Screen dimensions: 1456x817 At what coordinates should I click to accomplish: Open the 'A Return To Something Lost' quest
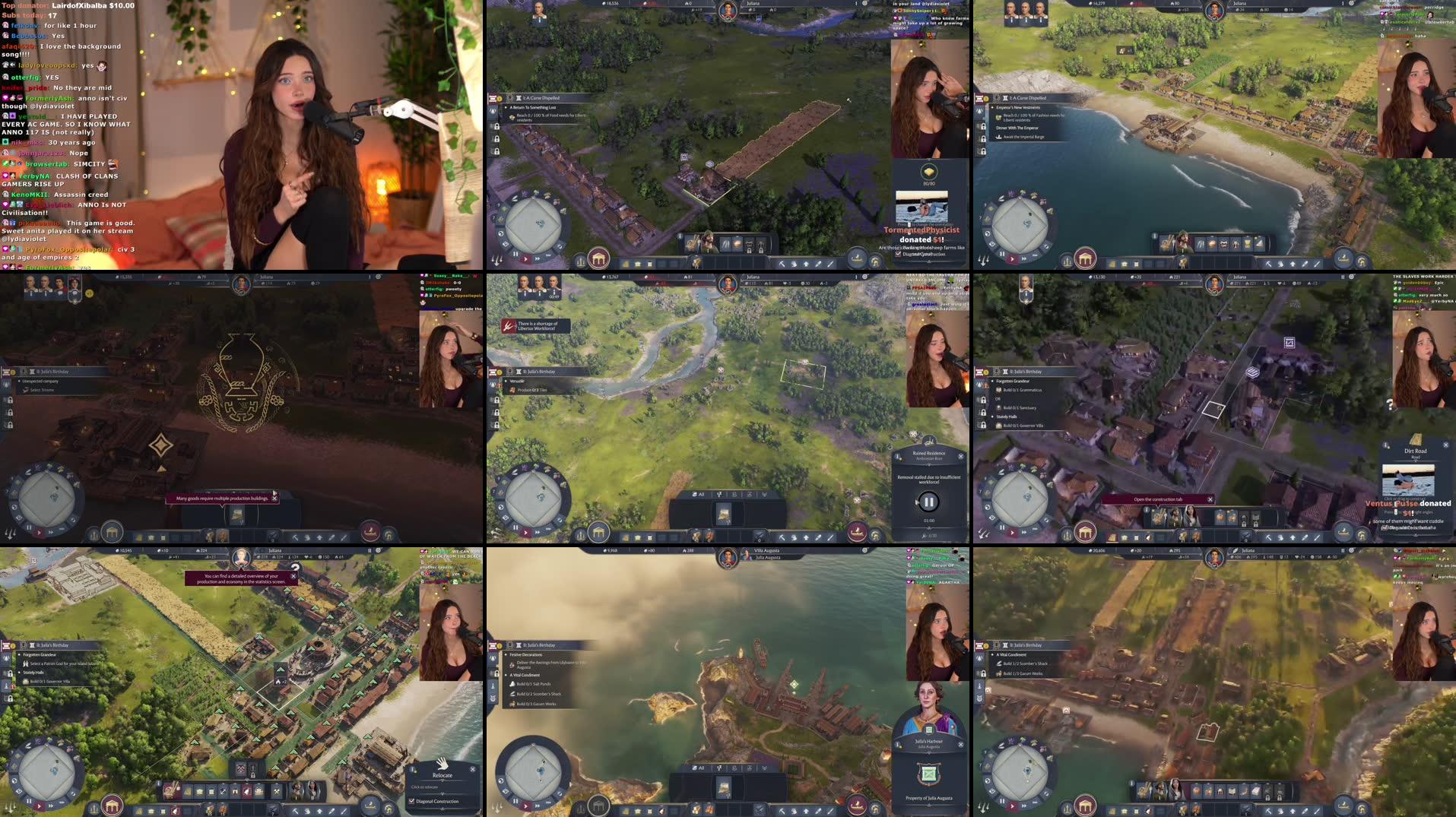532,108
